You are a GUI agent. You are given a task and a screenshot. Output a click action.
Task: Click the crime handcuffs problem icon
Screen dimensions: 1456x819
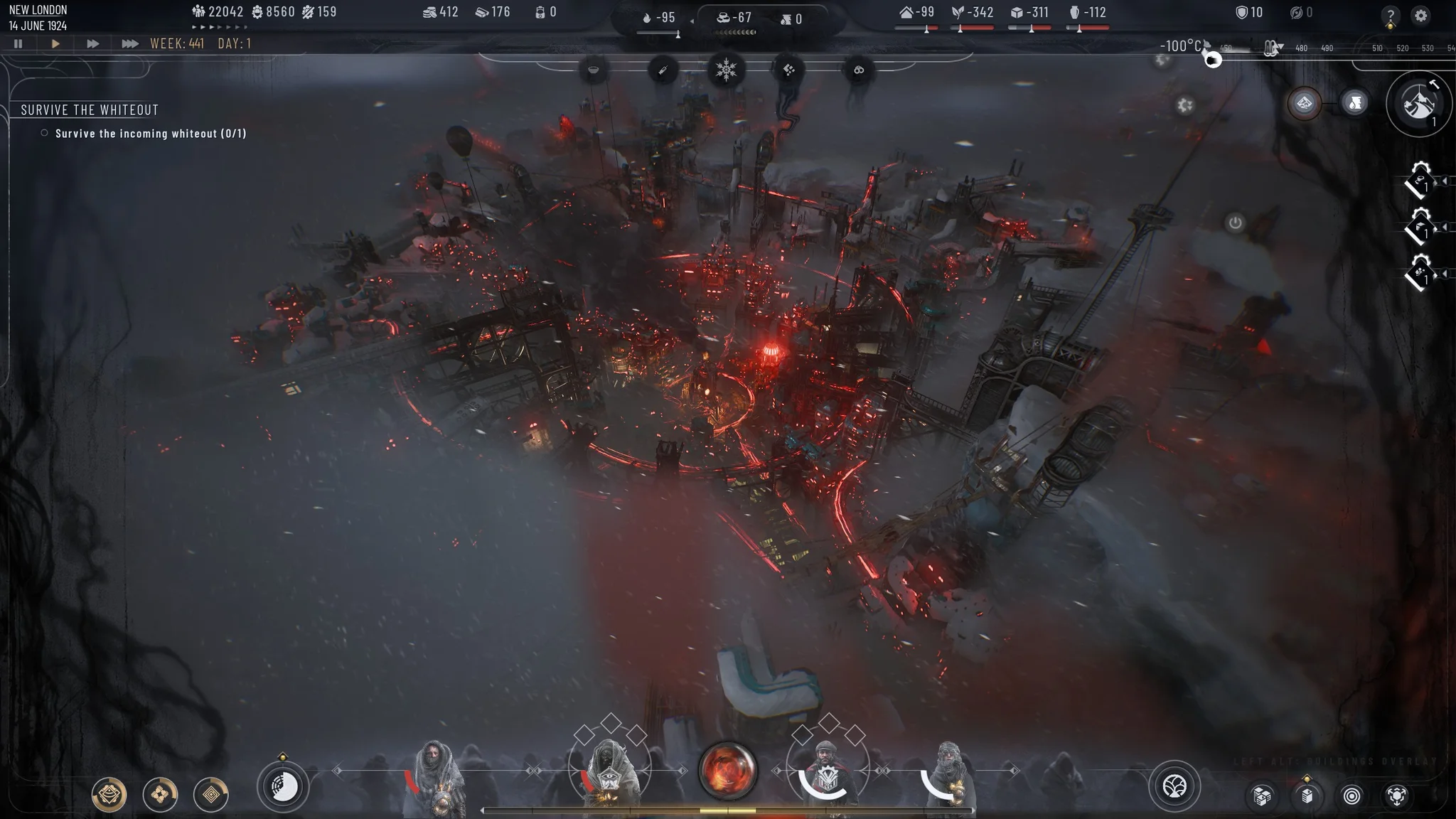pyautogui.click(x=859, y=70)
